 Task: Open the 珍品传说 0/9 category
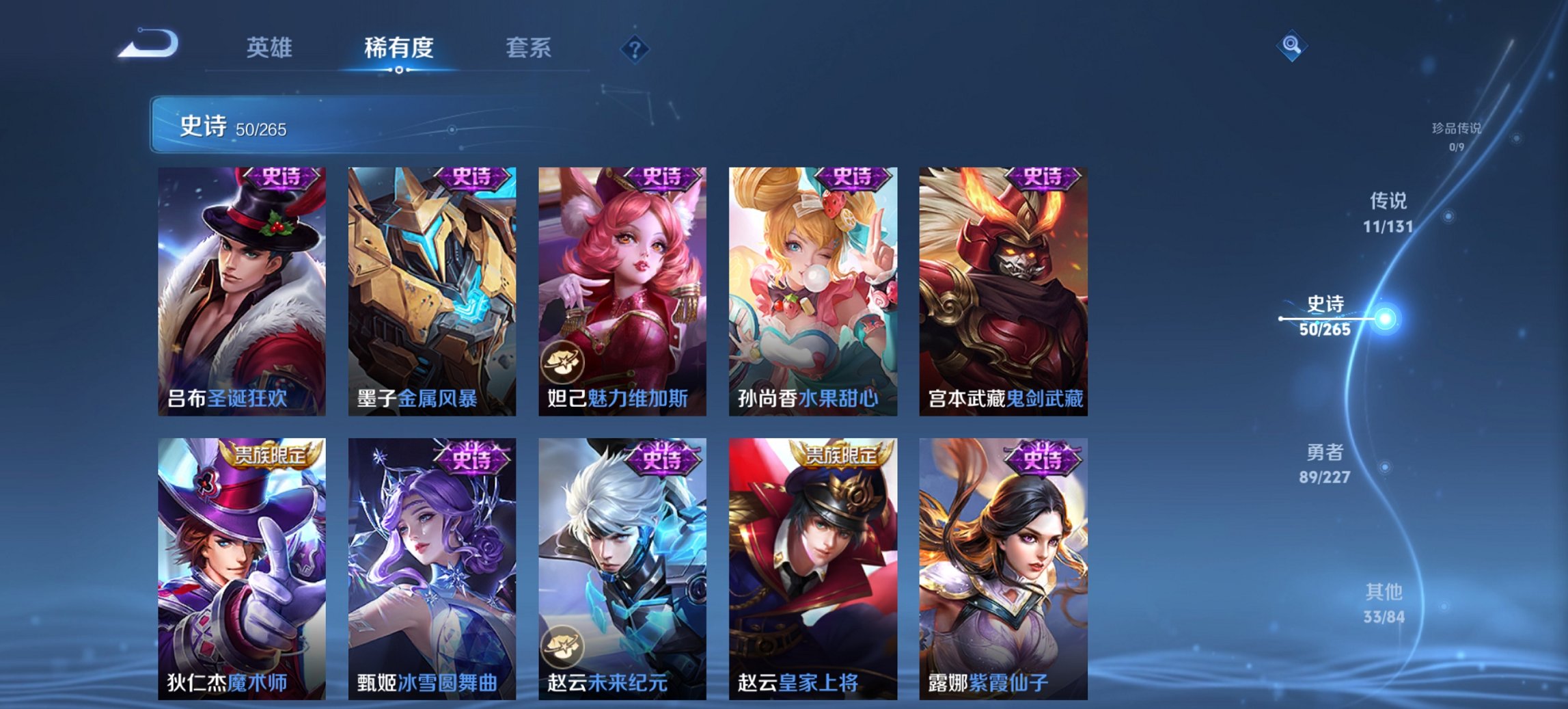click(x=1457, y=136)
